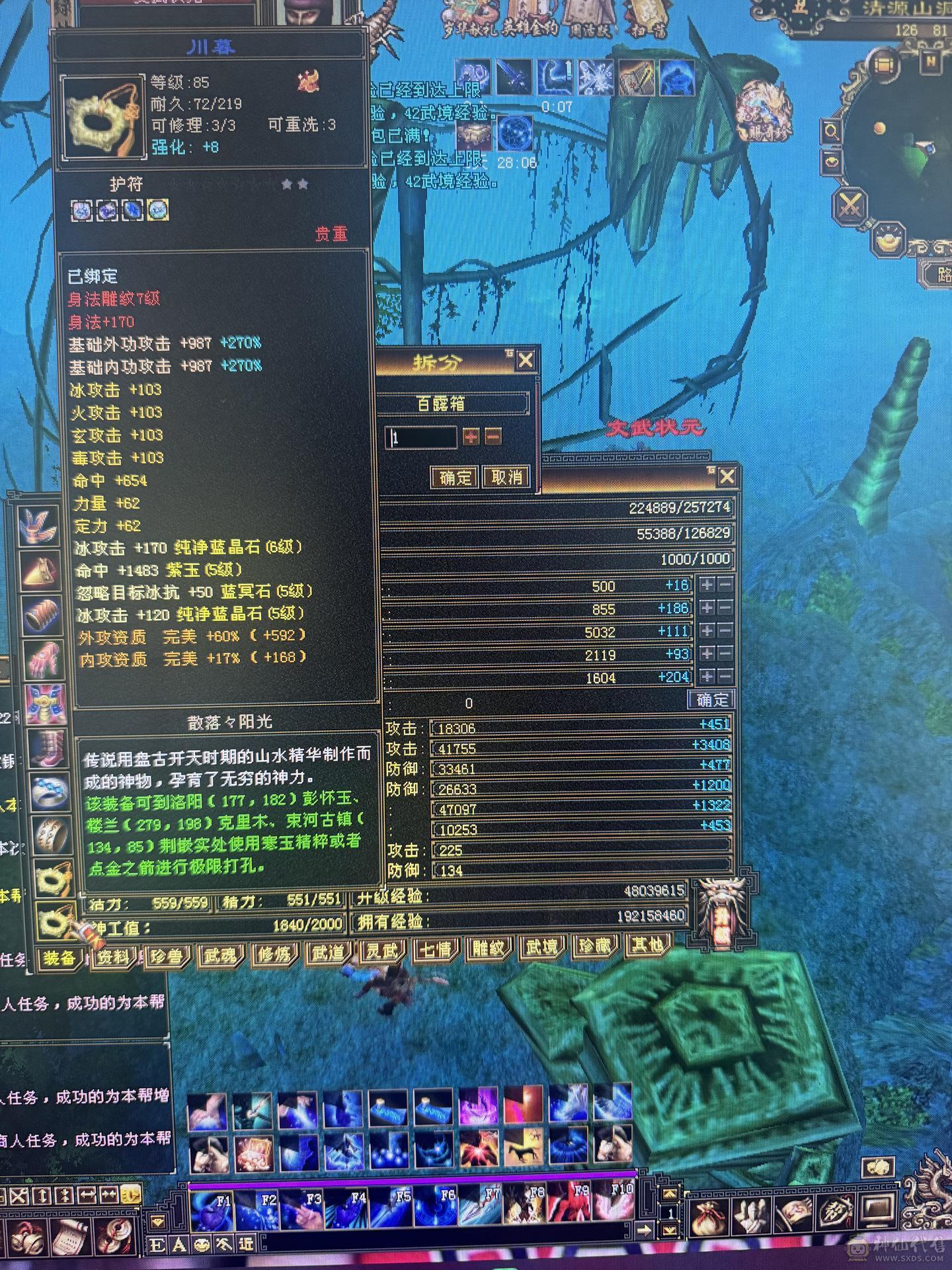Click the up arrow to switch hotbar pages
This screenshot has height=1270, width=952.
click(x=670, y=1194)
